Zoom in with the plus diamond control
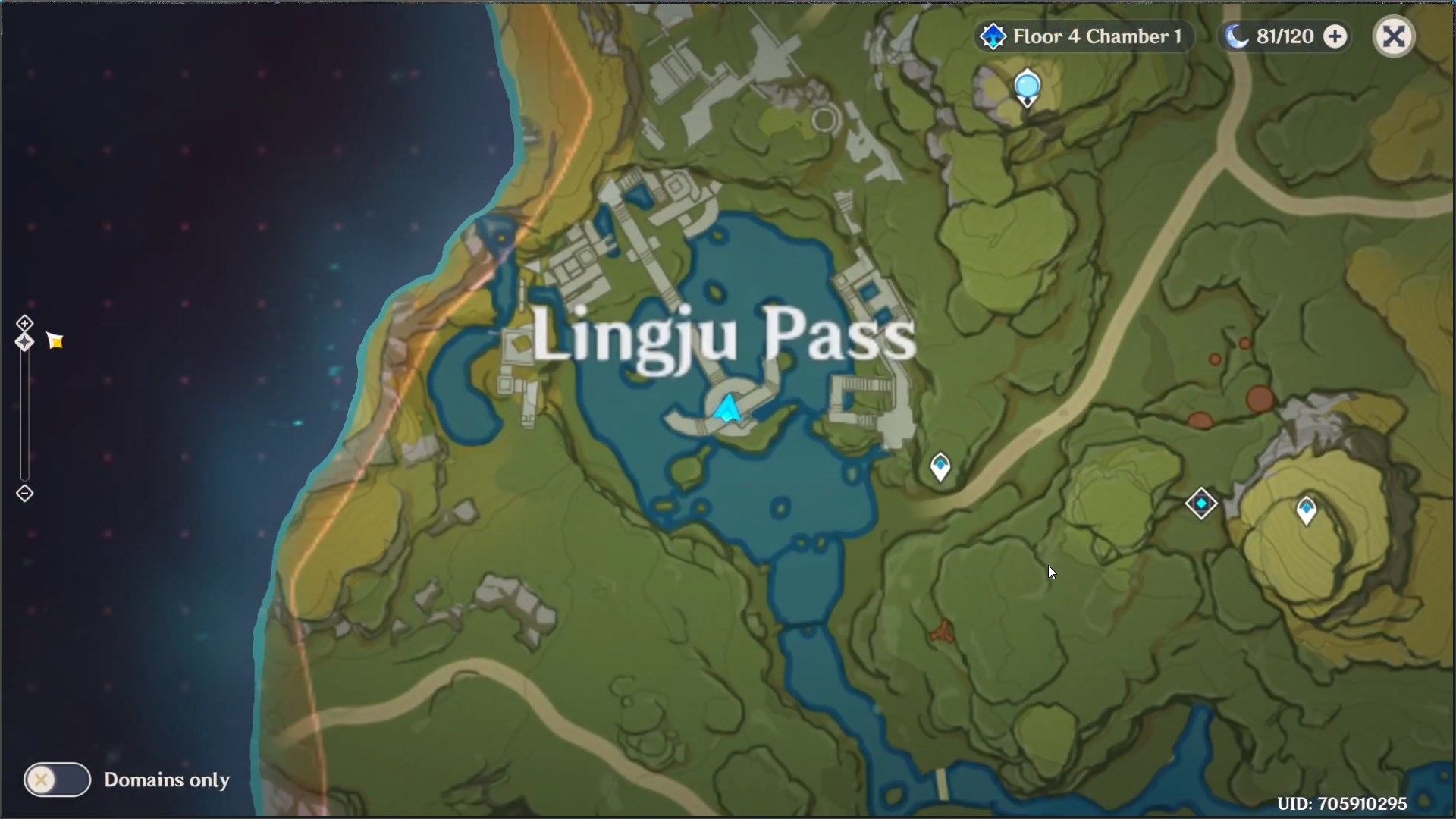 (25, 322)
